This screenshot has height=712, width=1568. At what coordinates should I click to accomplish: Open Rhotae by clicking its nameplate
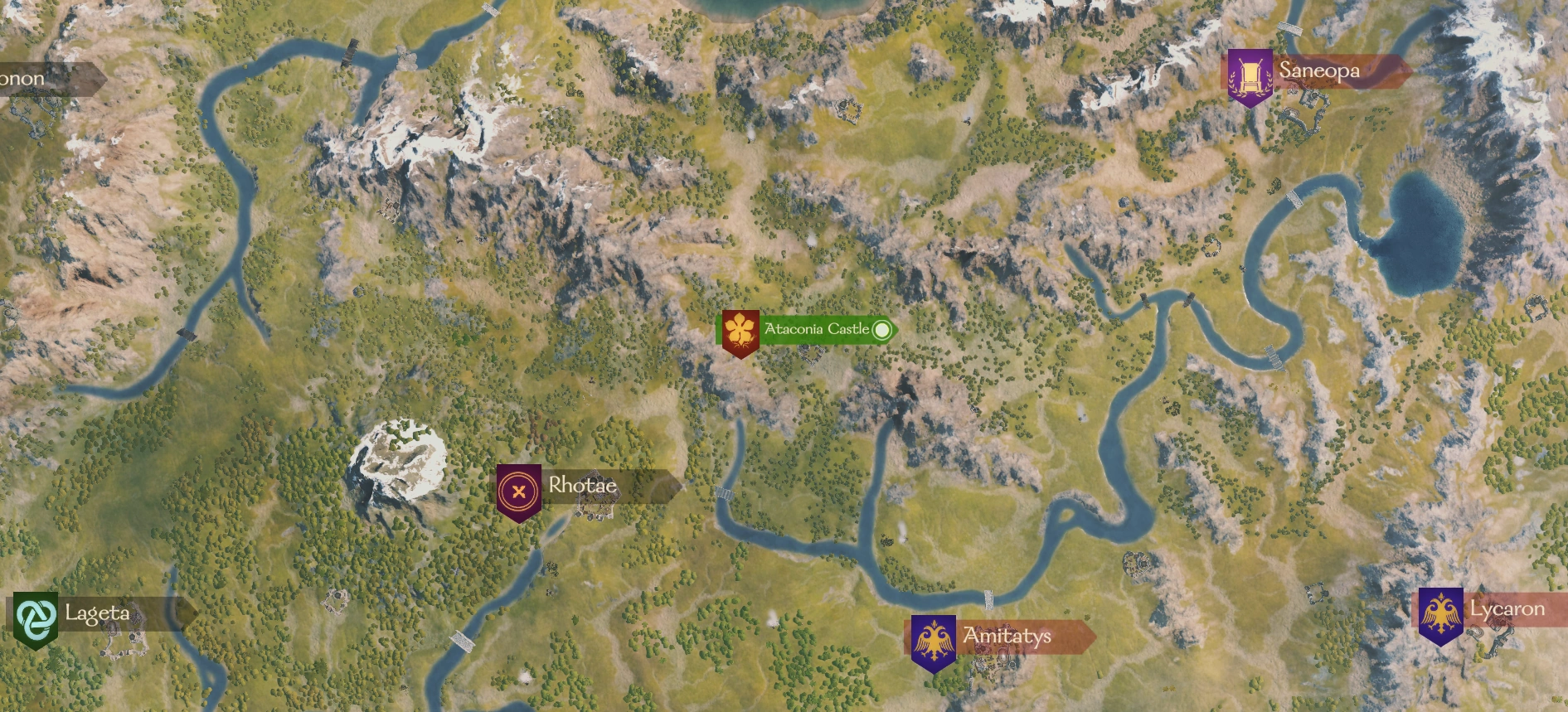[x=582, y=487]
